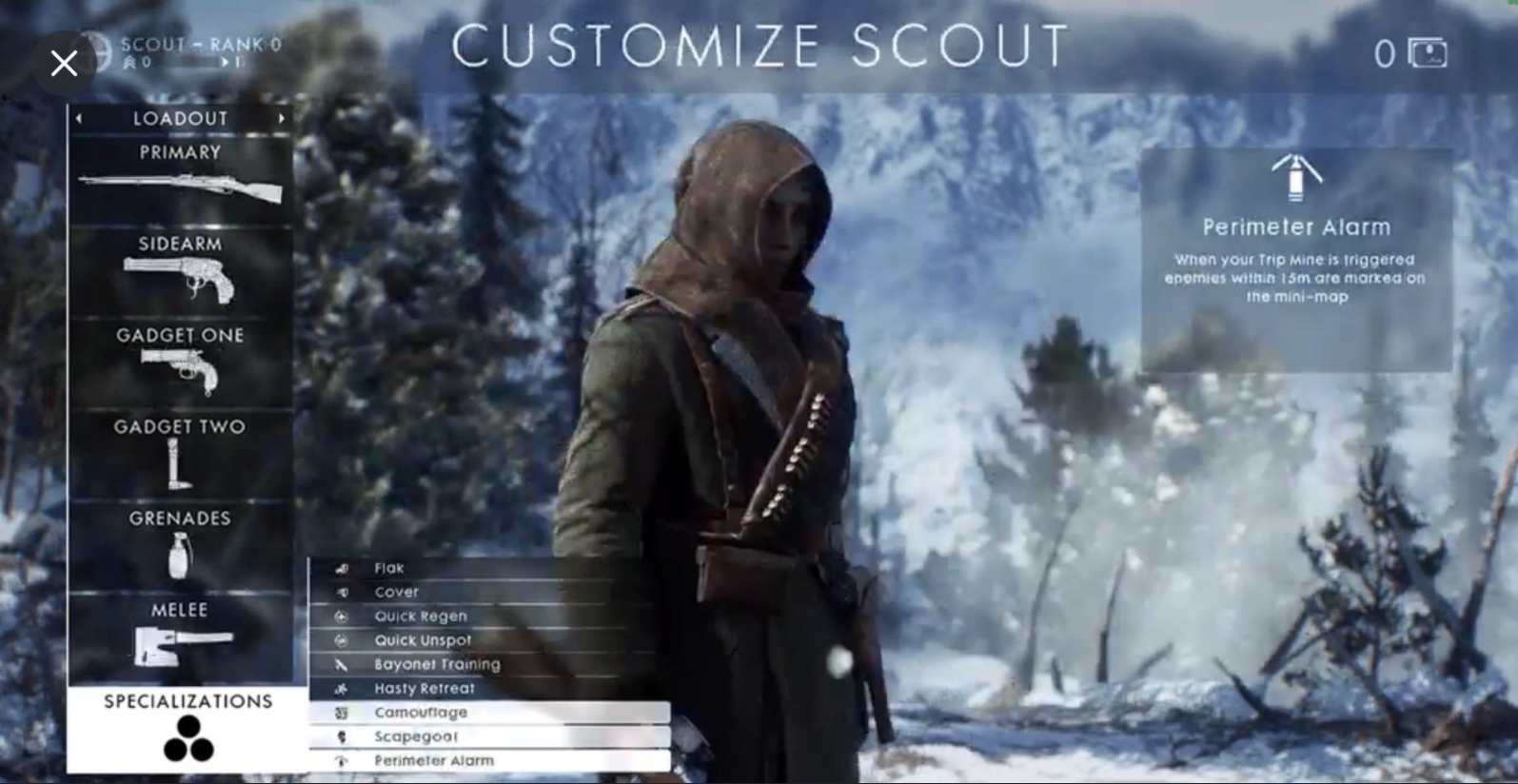Open the currency balance display
The image size is (1518, 784).
(x=1411, y=54)
